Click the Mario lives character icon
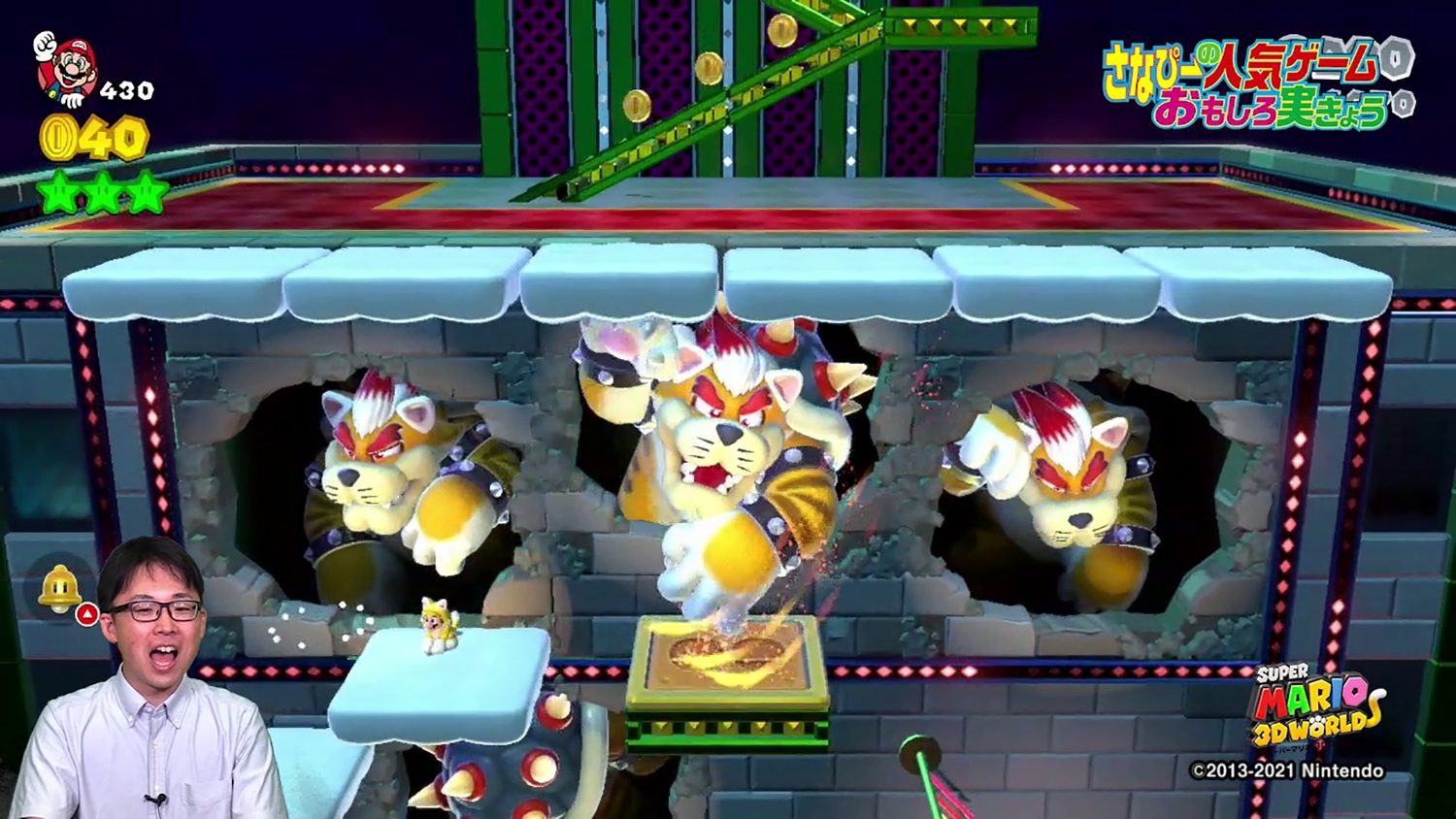The height and width of the screenshot is (819, 1456). [x=65, y=68]
